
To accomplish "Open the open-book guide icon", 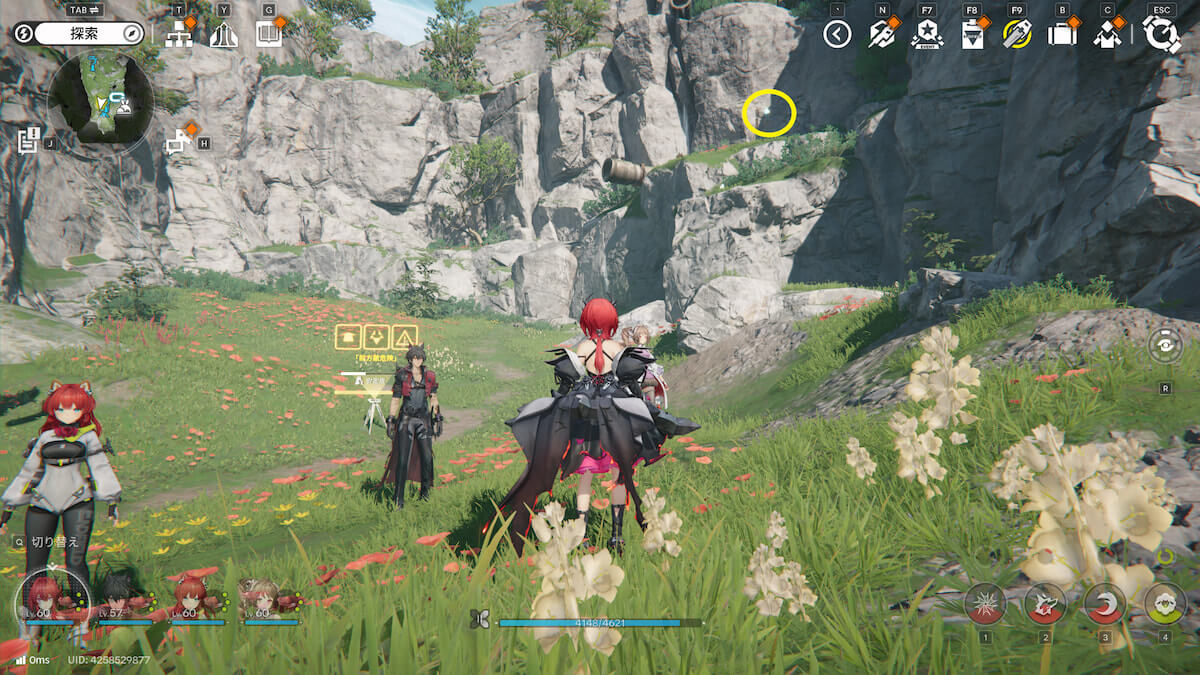I will [268, 35].
